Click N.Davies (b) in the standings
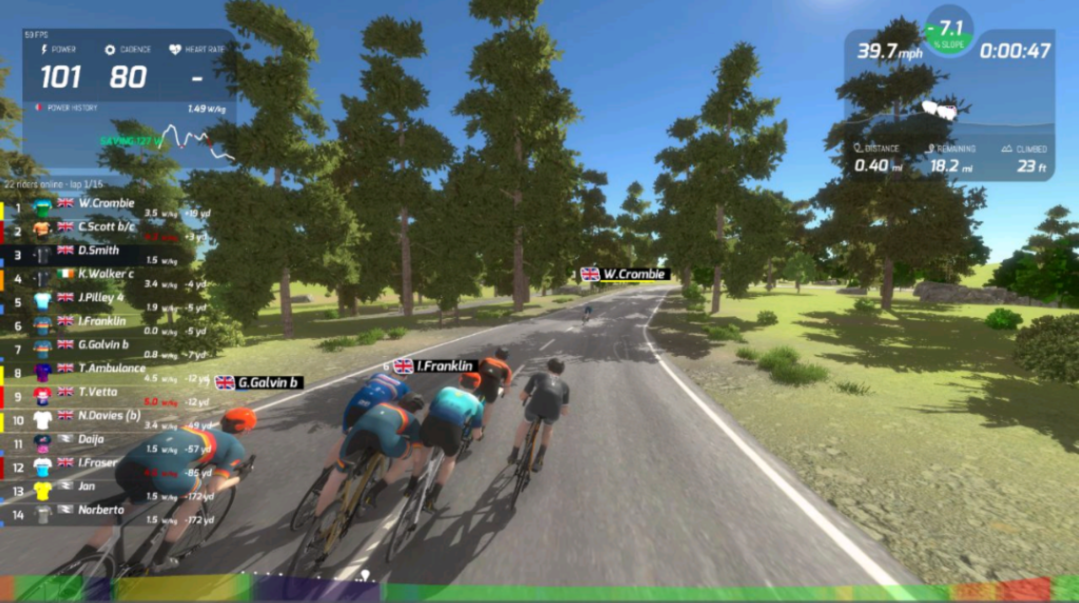This screenshot has width=1079, height=603. point(109,415)
